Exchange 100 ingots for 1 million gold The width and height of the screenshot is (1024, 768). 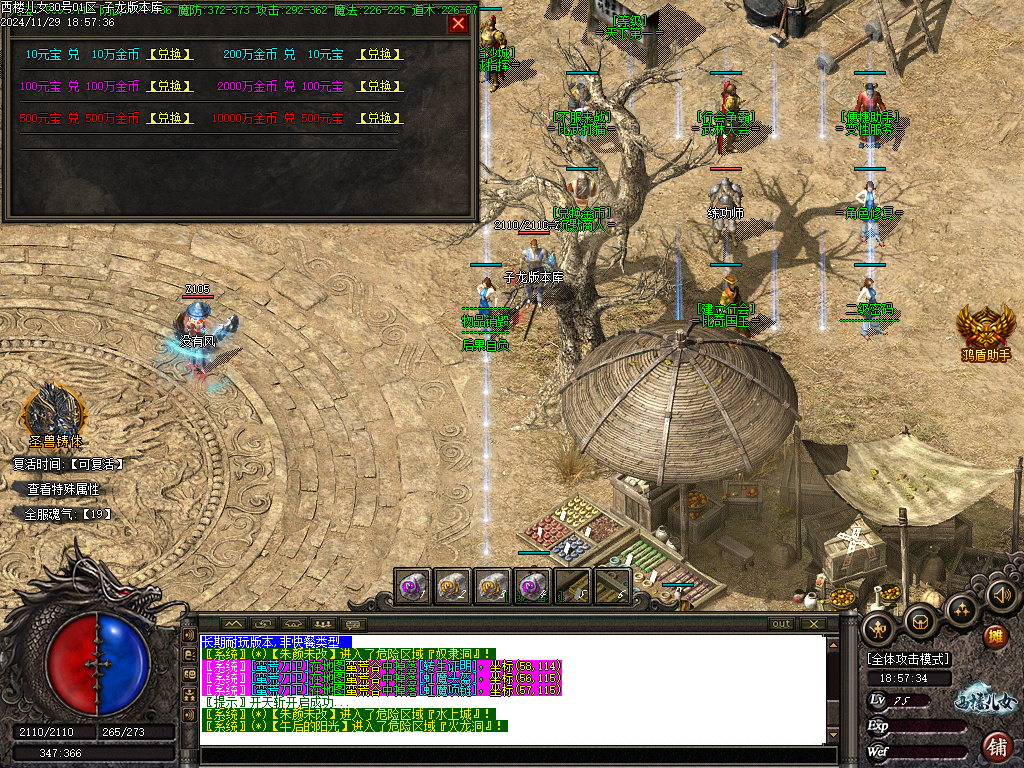pos(170,87)
